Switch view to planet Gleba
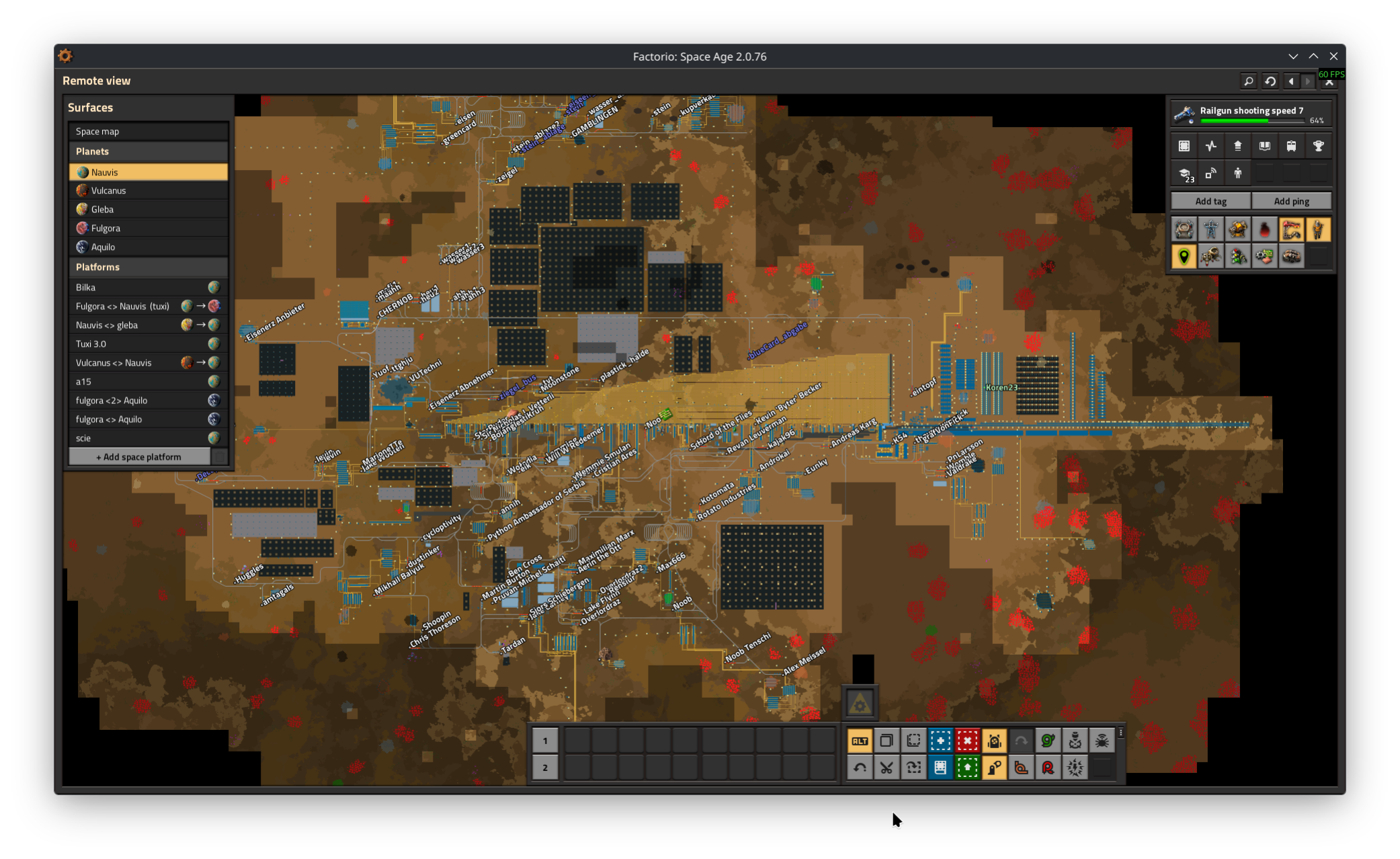1400x859 pixels. (x=148, y=210)
